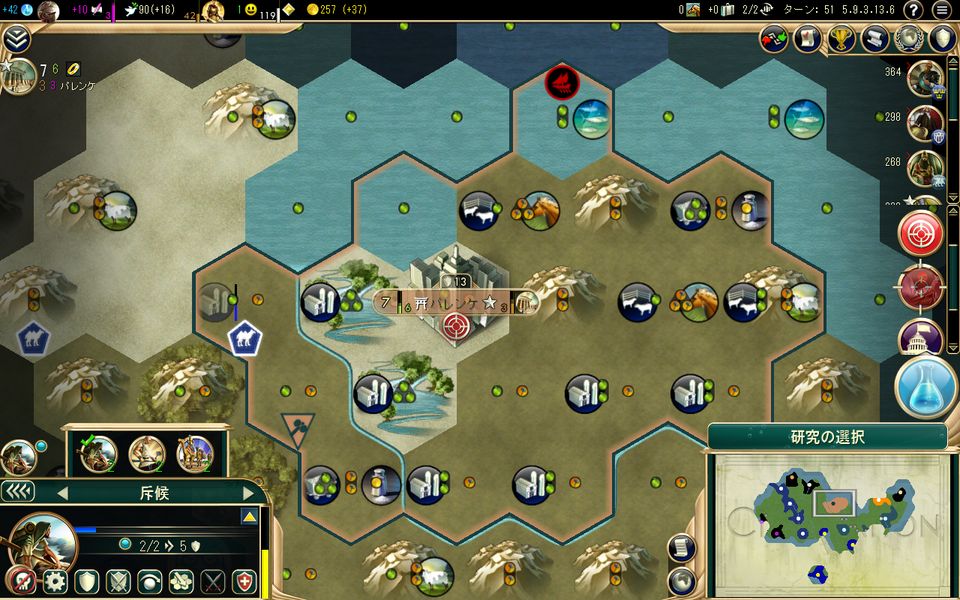Select the leader portrait scored 364
The width and height of the screenshot is (960, 600).
[x=925, y=78]
